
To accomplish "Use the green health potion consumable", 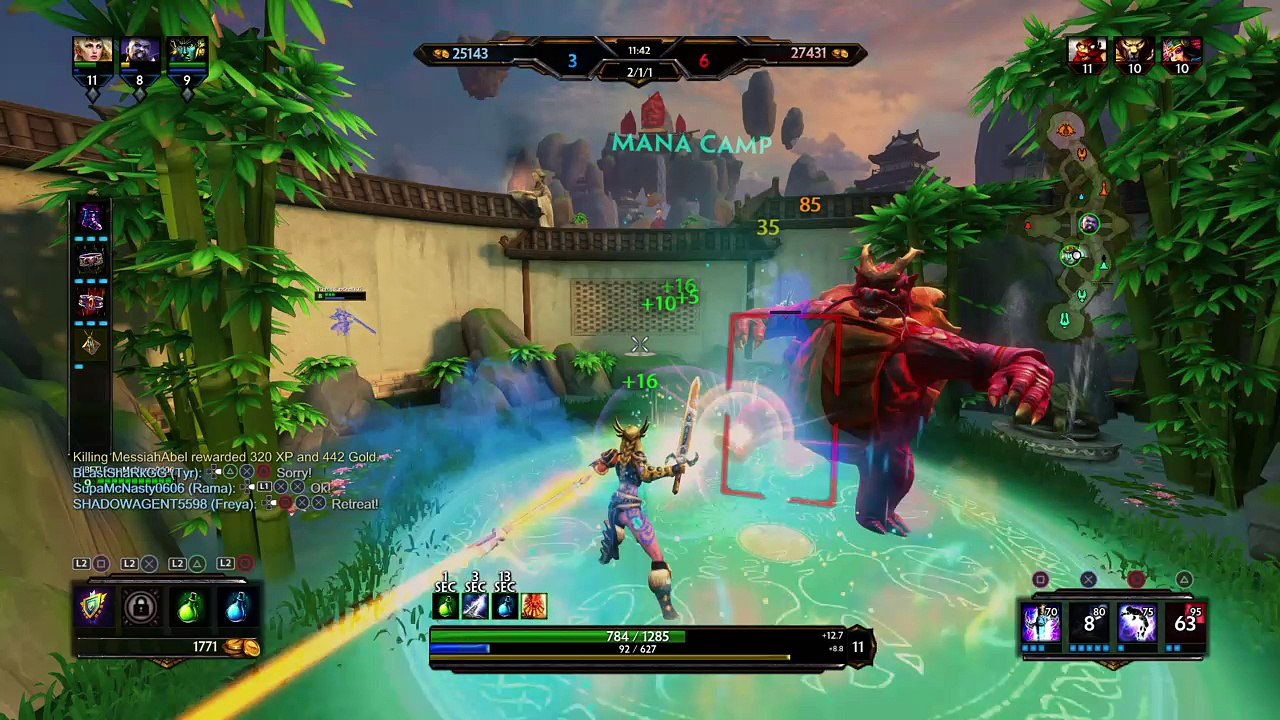I will point(189,607).
